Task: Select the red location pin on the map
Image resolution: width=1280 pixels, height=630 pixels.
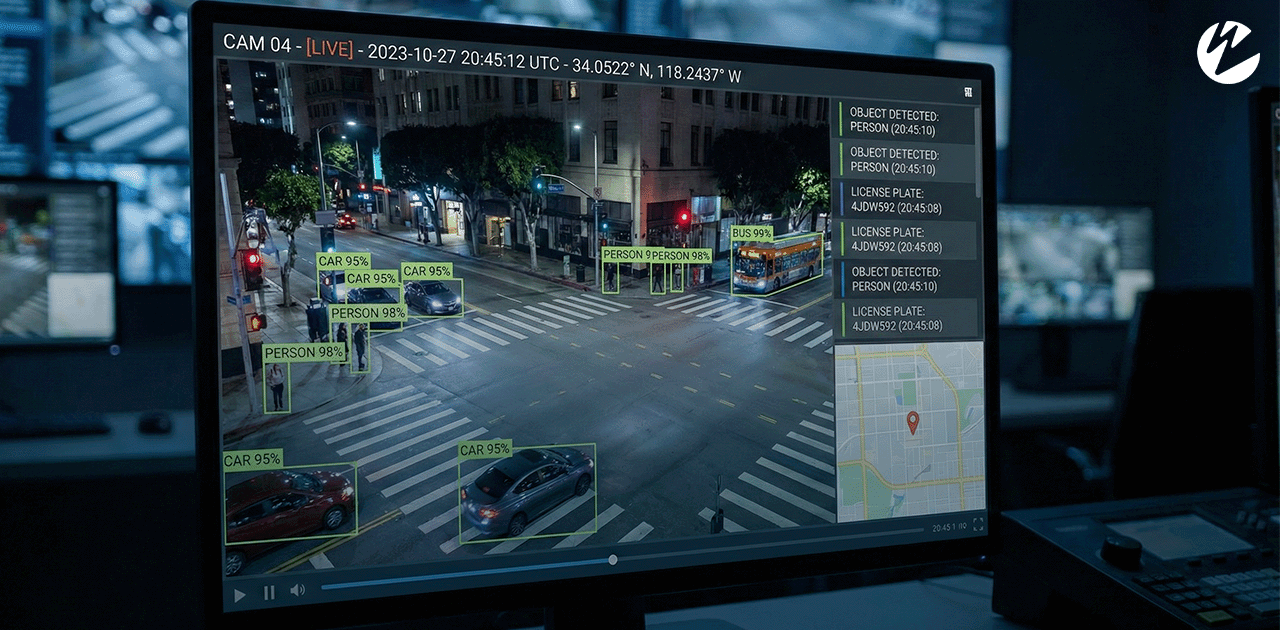Action: click(x=912, y=422)
